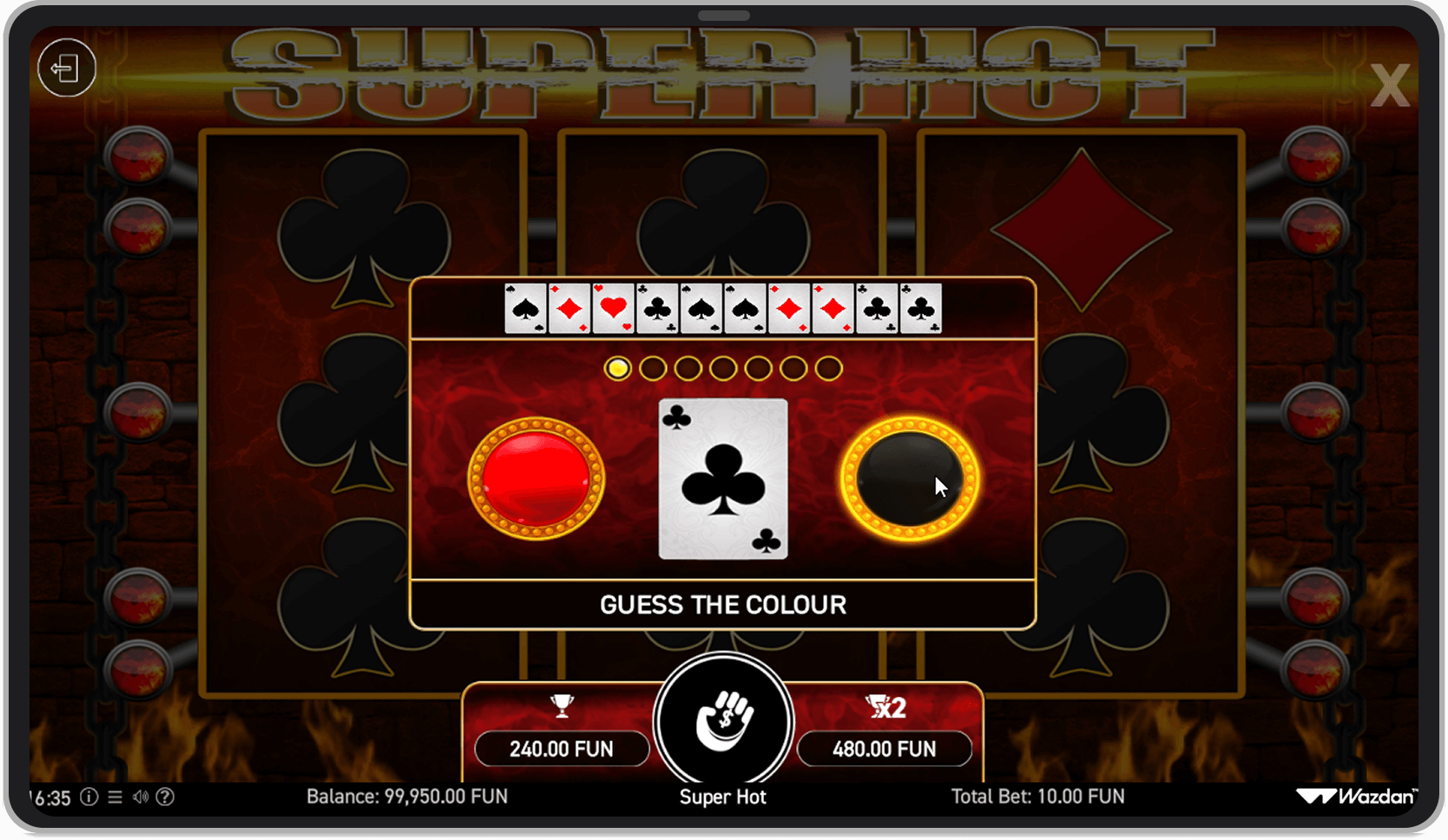Open the help rules via question mark icon

tap(167, 797)
